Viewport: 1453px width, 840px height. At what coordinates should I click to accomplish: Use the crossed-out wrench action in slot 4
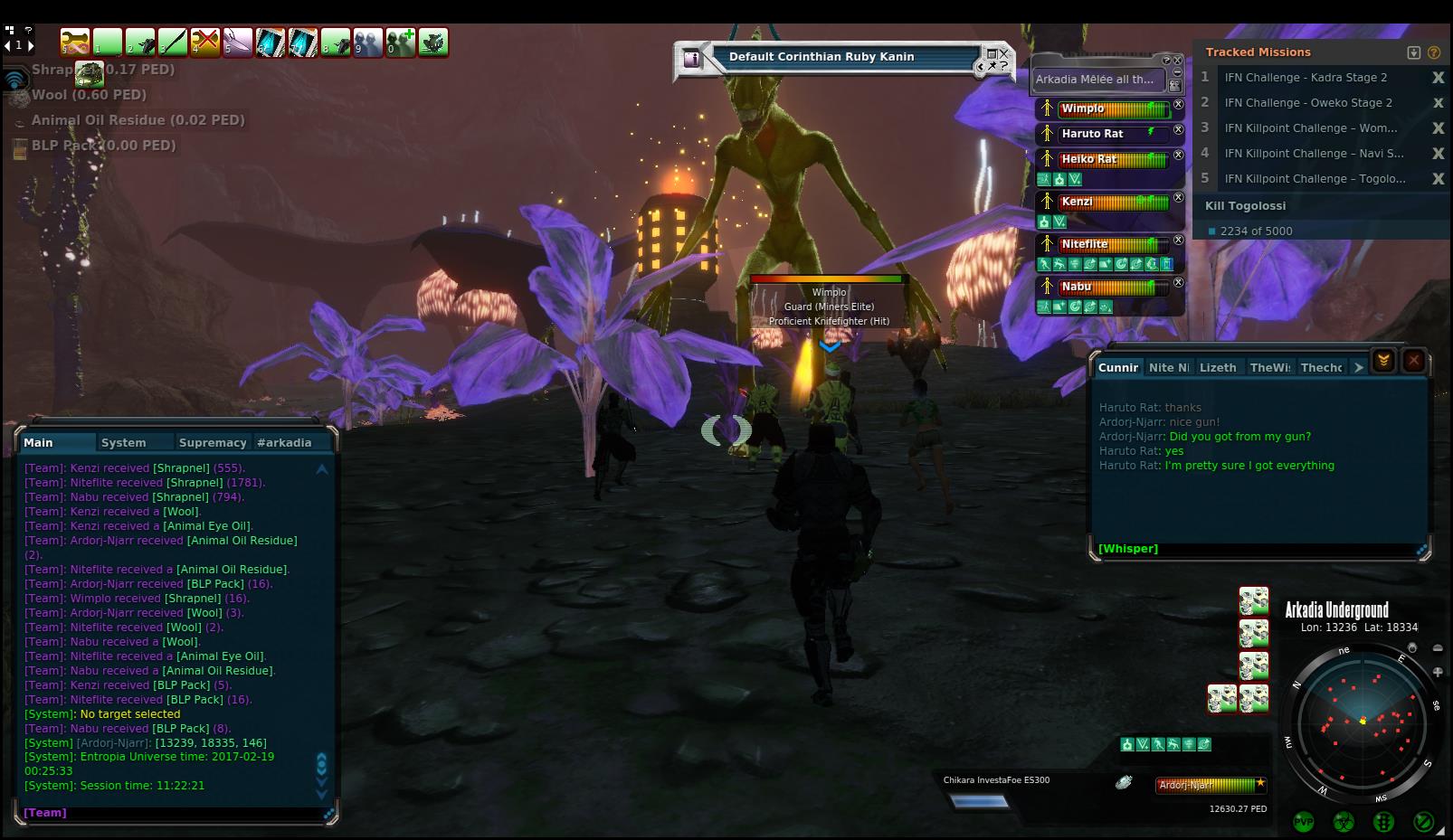(x=205, y=42)
